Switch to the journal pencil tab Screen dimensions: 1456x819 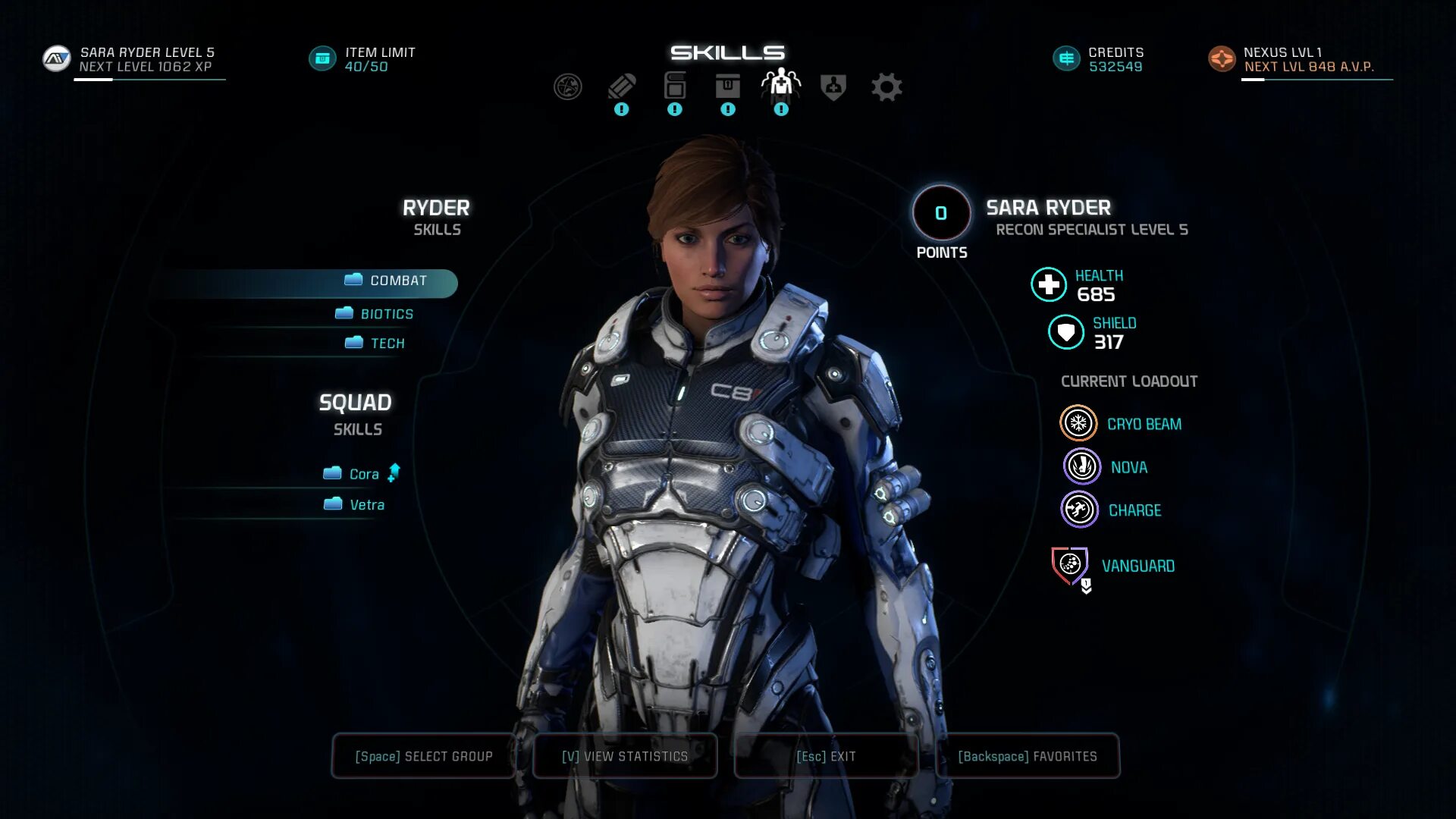point(621,86)
